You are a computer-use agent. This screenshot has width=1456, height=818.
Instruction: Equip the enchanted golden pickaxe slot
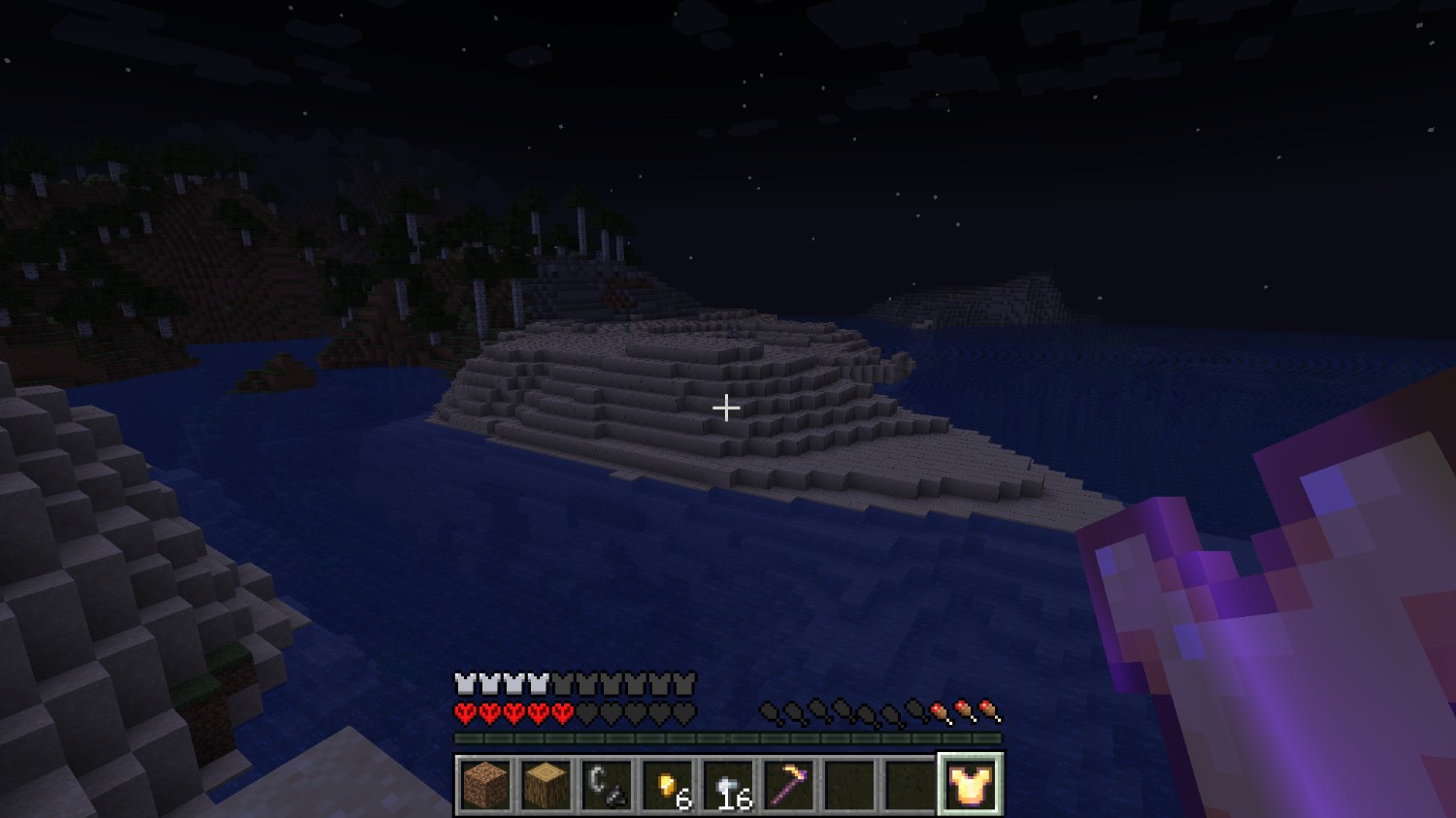click(x=789, y=784)
